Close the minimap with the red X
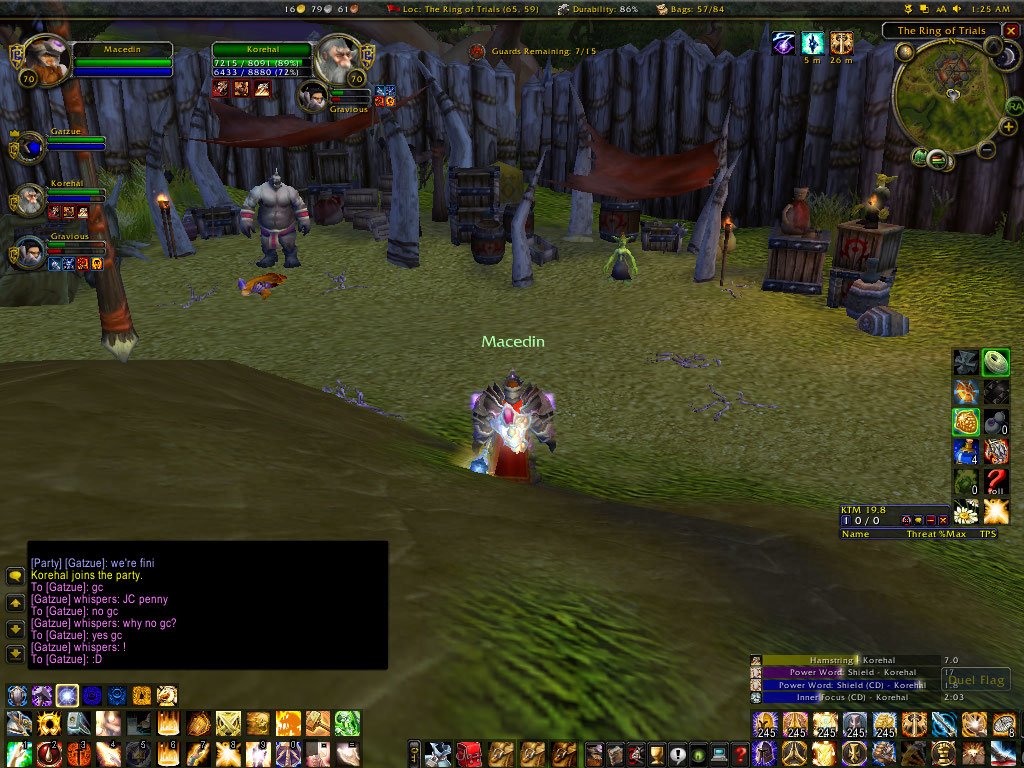Screen dimensions: 1024x768 point(1011,31)
